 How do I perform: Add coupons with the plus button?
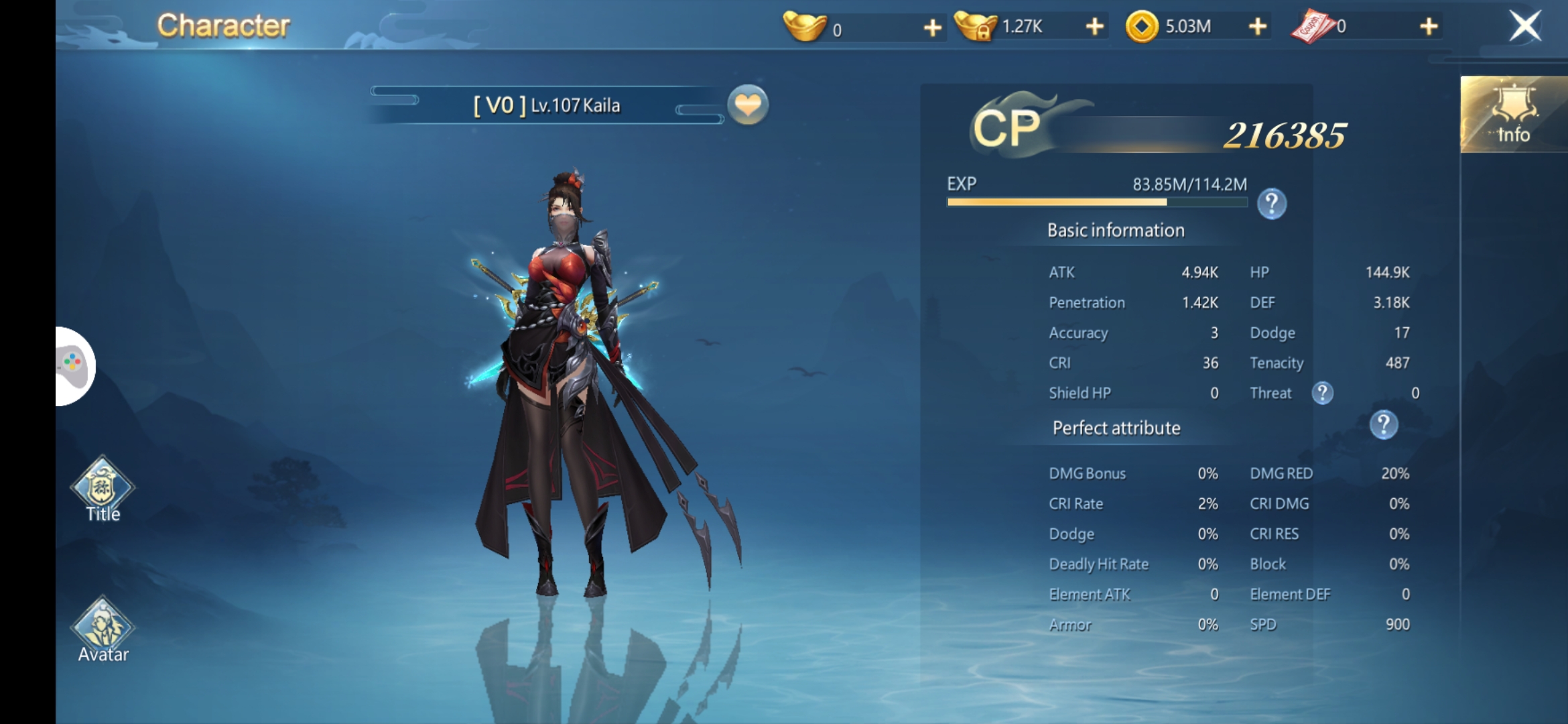tap(1429, 27)
